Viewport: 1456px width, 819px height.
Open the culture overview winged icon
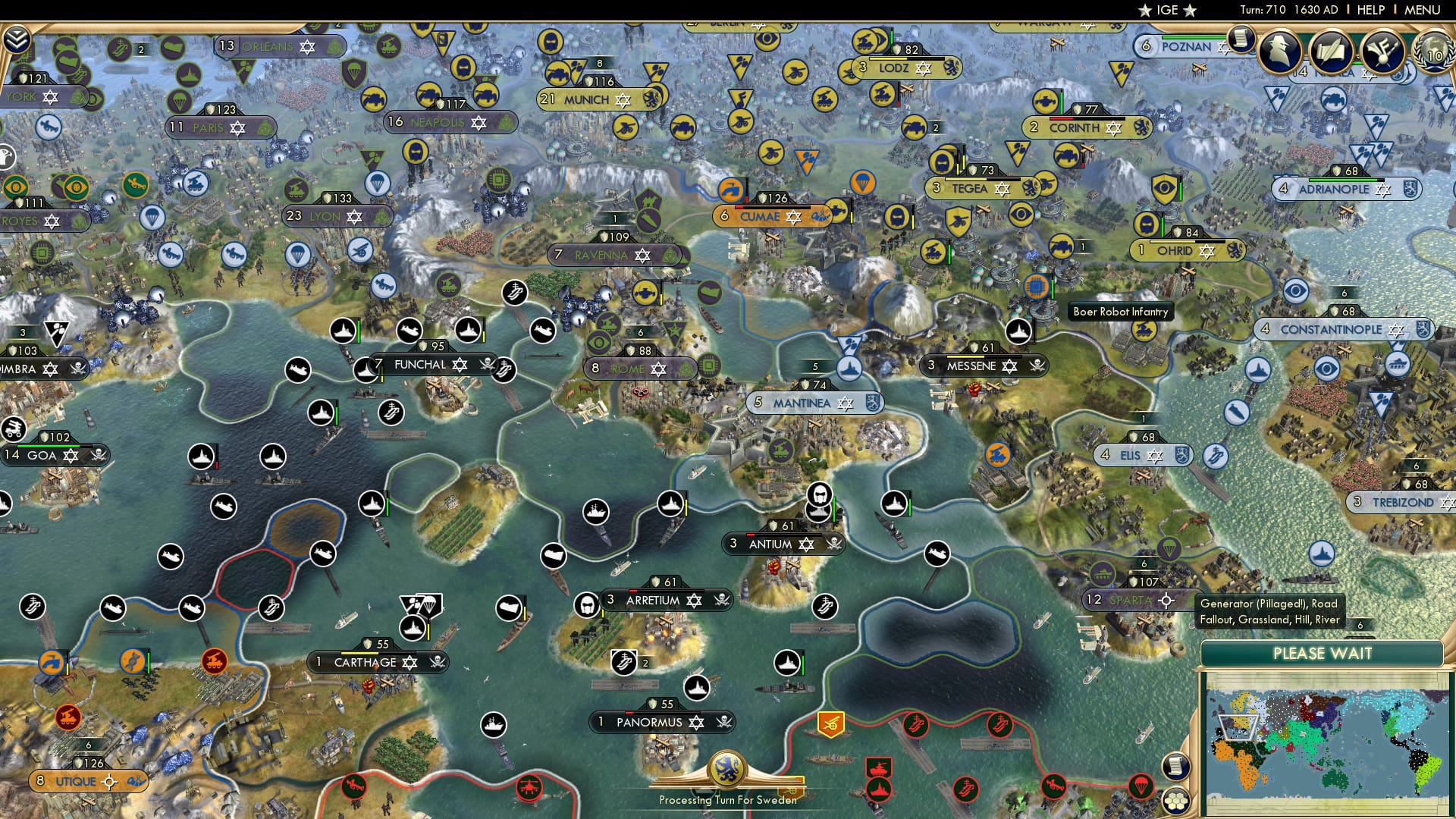click(x=1382, y=52)
